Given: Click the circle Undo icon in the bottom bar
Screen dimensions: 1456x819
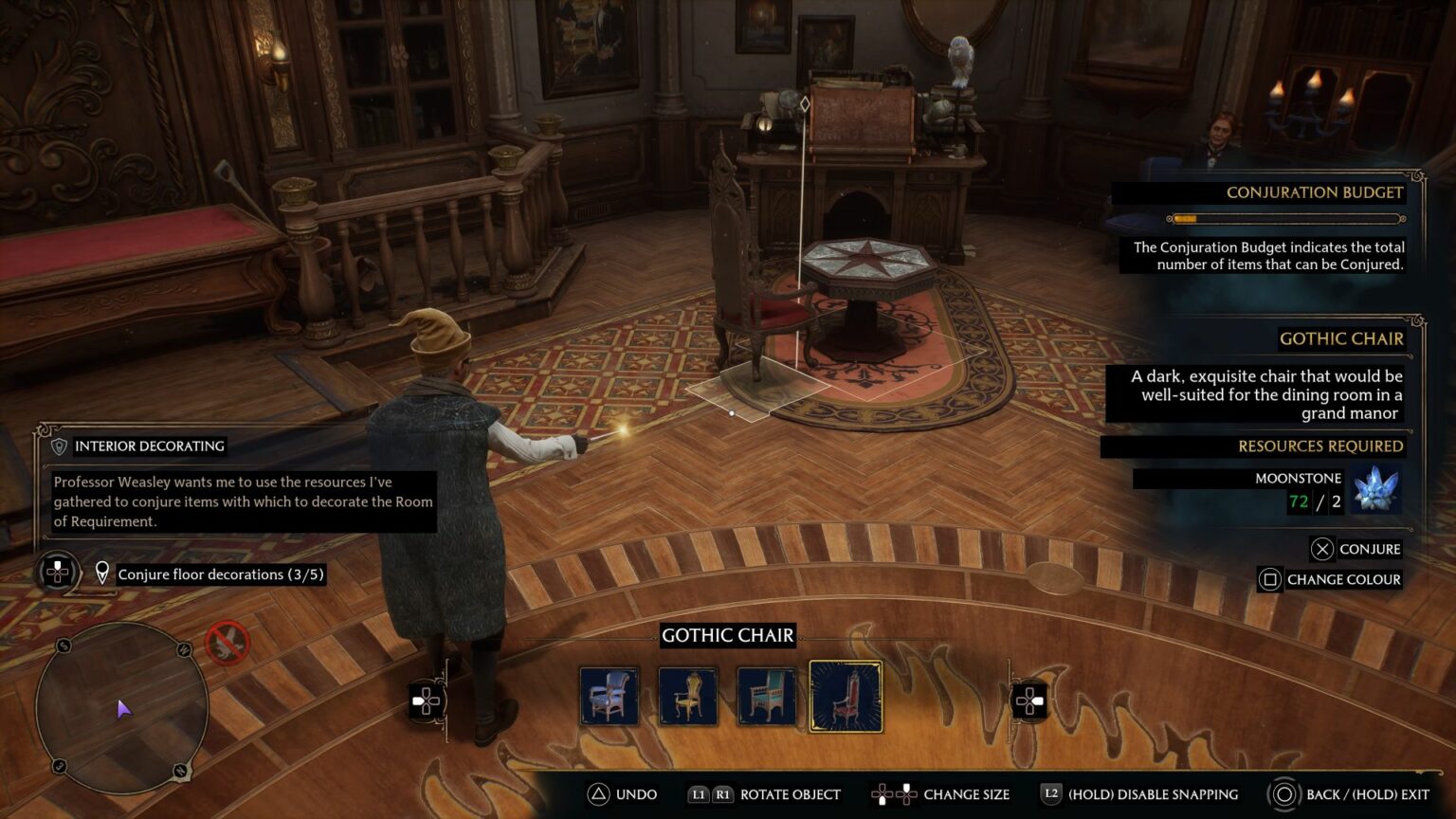Looking at the screenshot, I should [x=597, y=794].
